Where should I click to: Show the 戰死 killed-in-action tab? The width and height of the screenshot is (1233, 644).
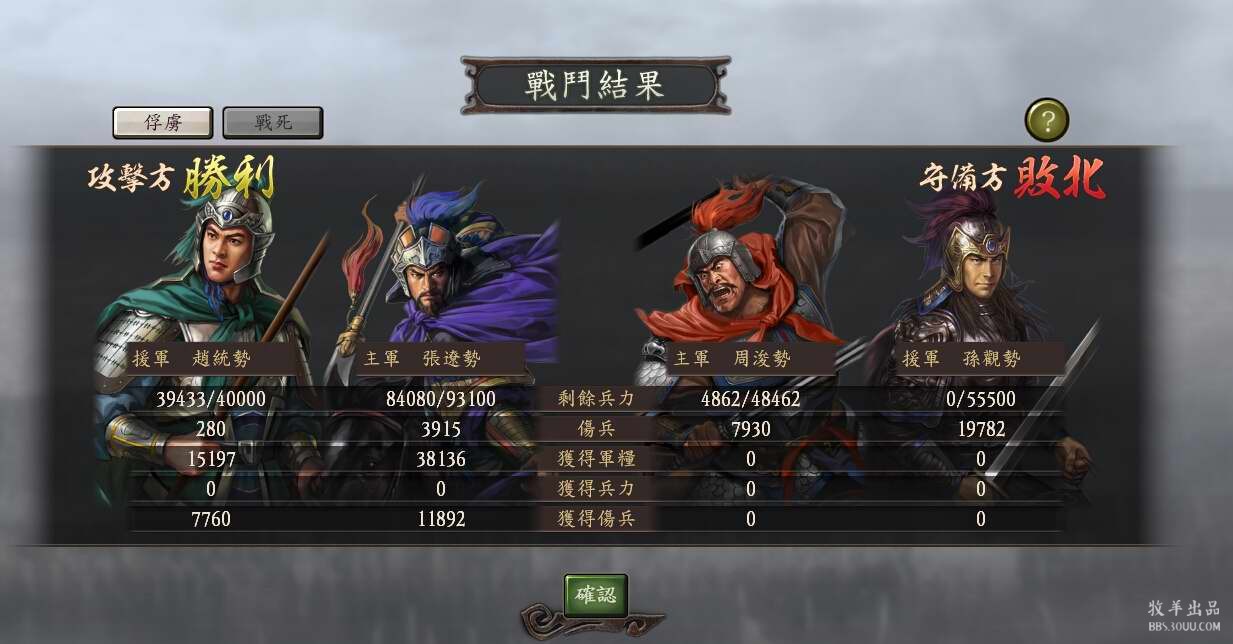pos(272,122)
